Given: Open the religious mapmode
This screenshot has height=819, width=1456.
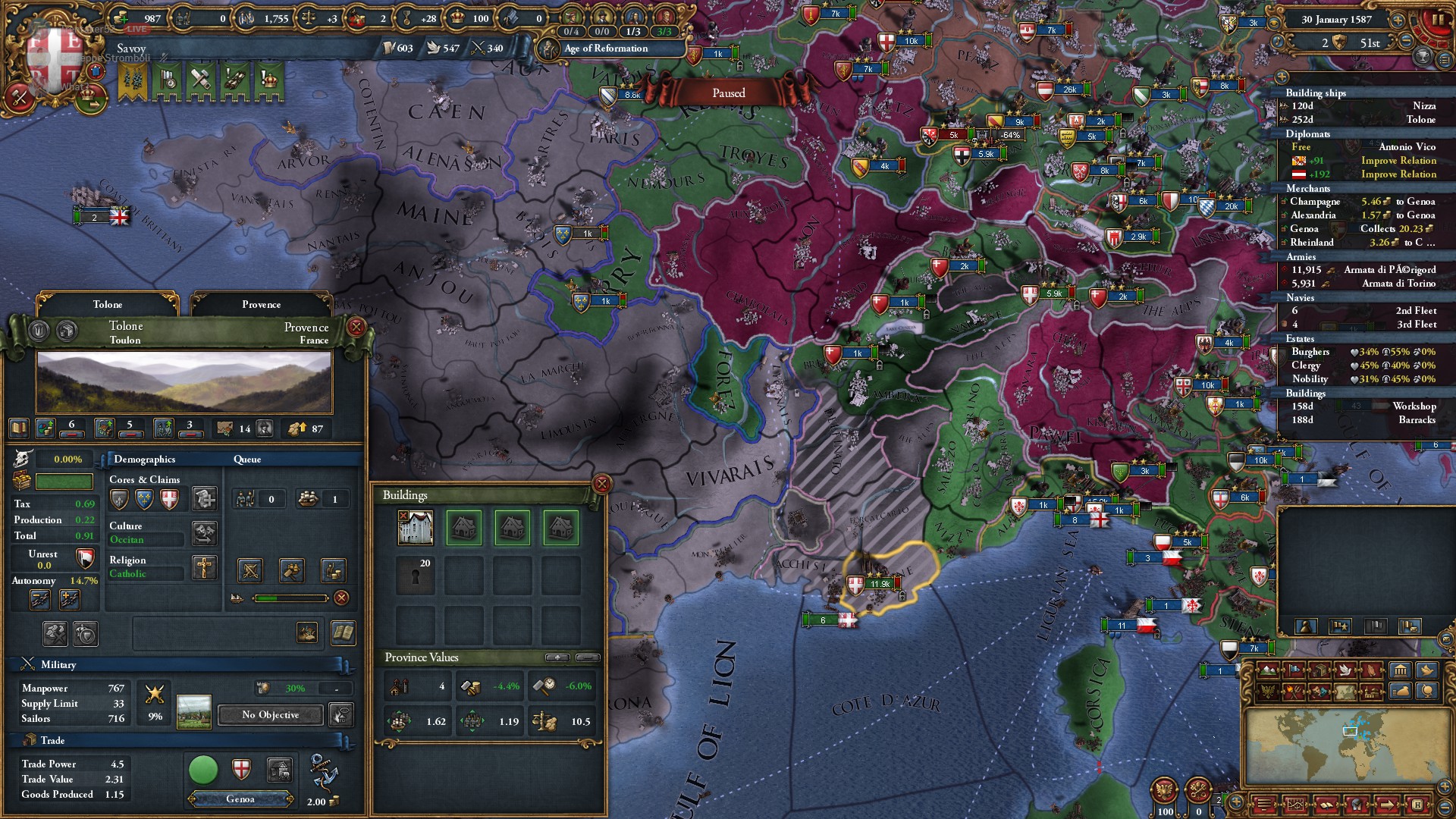Looking at the screenshot, I should point(1373,670).
